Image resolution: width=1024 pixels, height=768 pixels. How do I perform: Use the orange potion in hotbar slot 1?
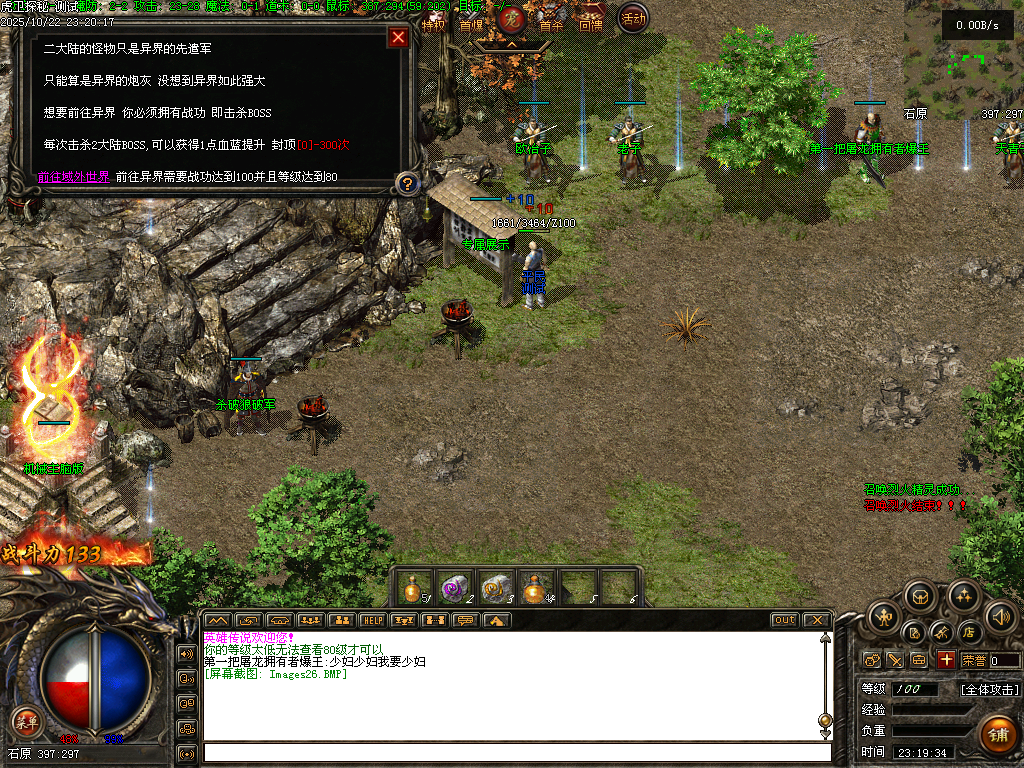coord(413,588)
